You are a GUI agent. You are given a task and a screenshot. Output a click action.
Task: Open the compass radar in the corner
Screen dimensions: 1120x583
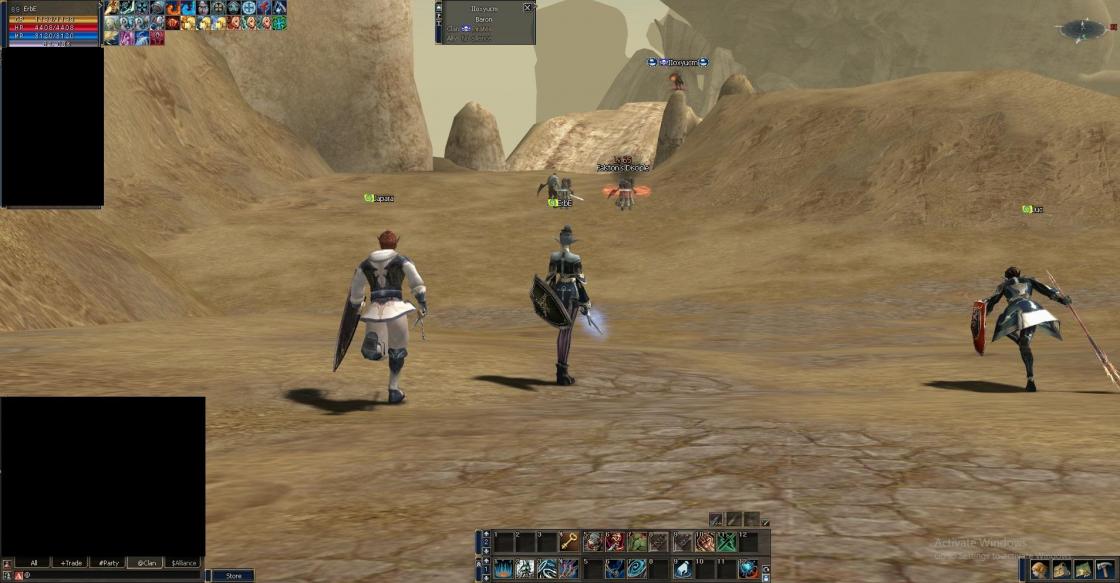(x=1082, y=30)
